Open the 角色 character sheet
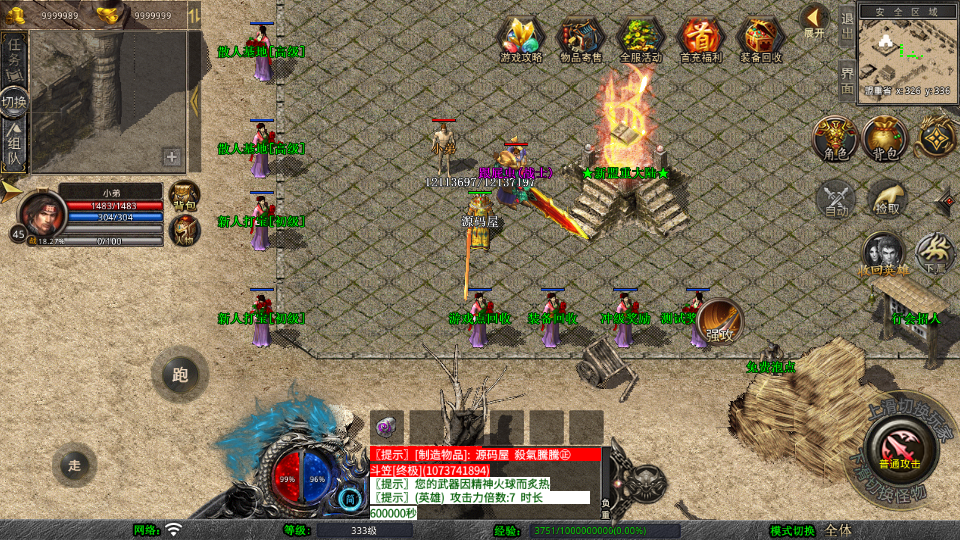Image resolution: width=960 pixels, height=540 pixels. coord(836,138)
